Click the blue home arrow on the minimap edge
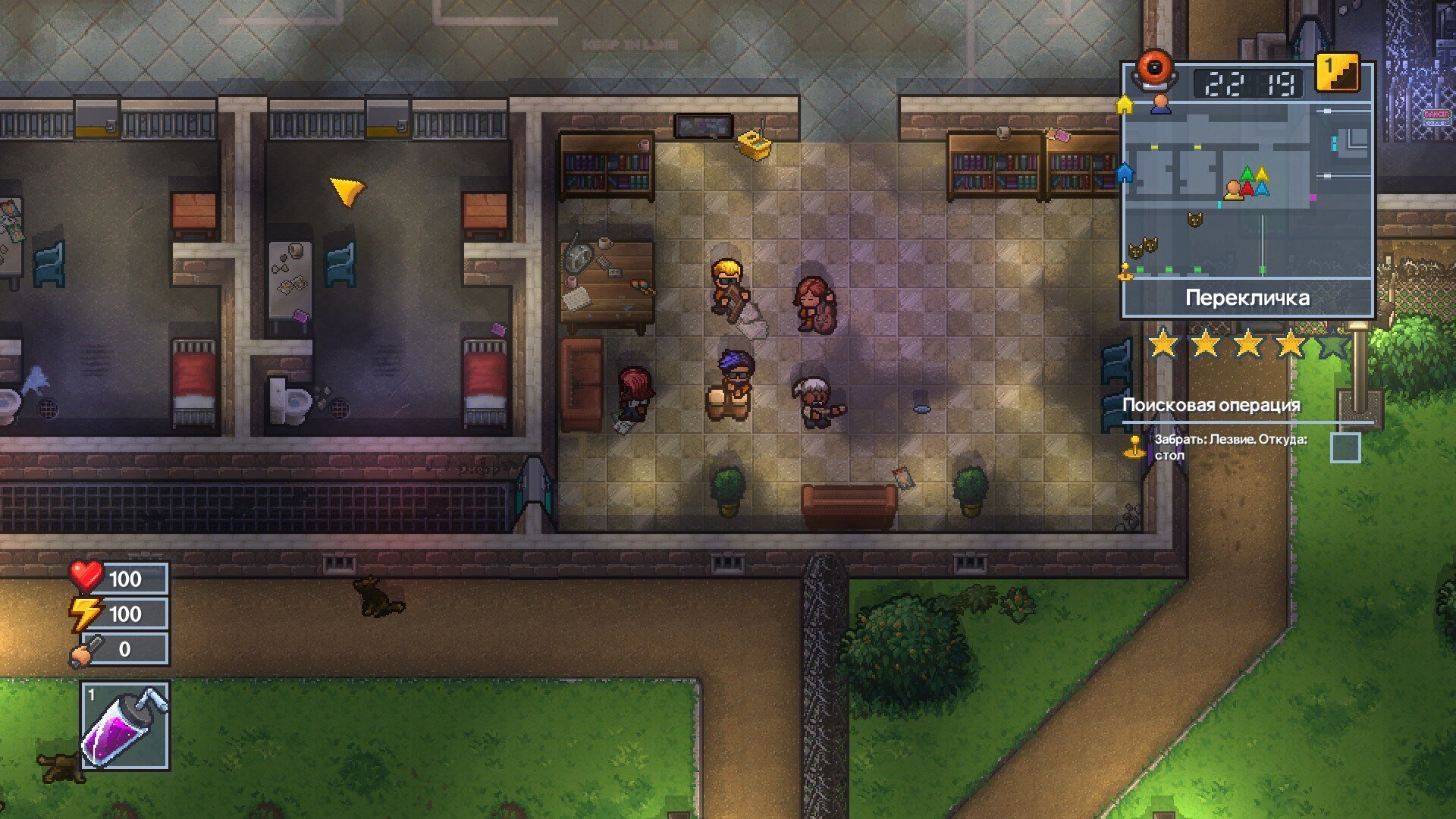The image size is (1456, 819). [x=1125, y=173]
